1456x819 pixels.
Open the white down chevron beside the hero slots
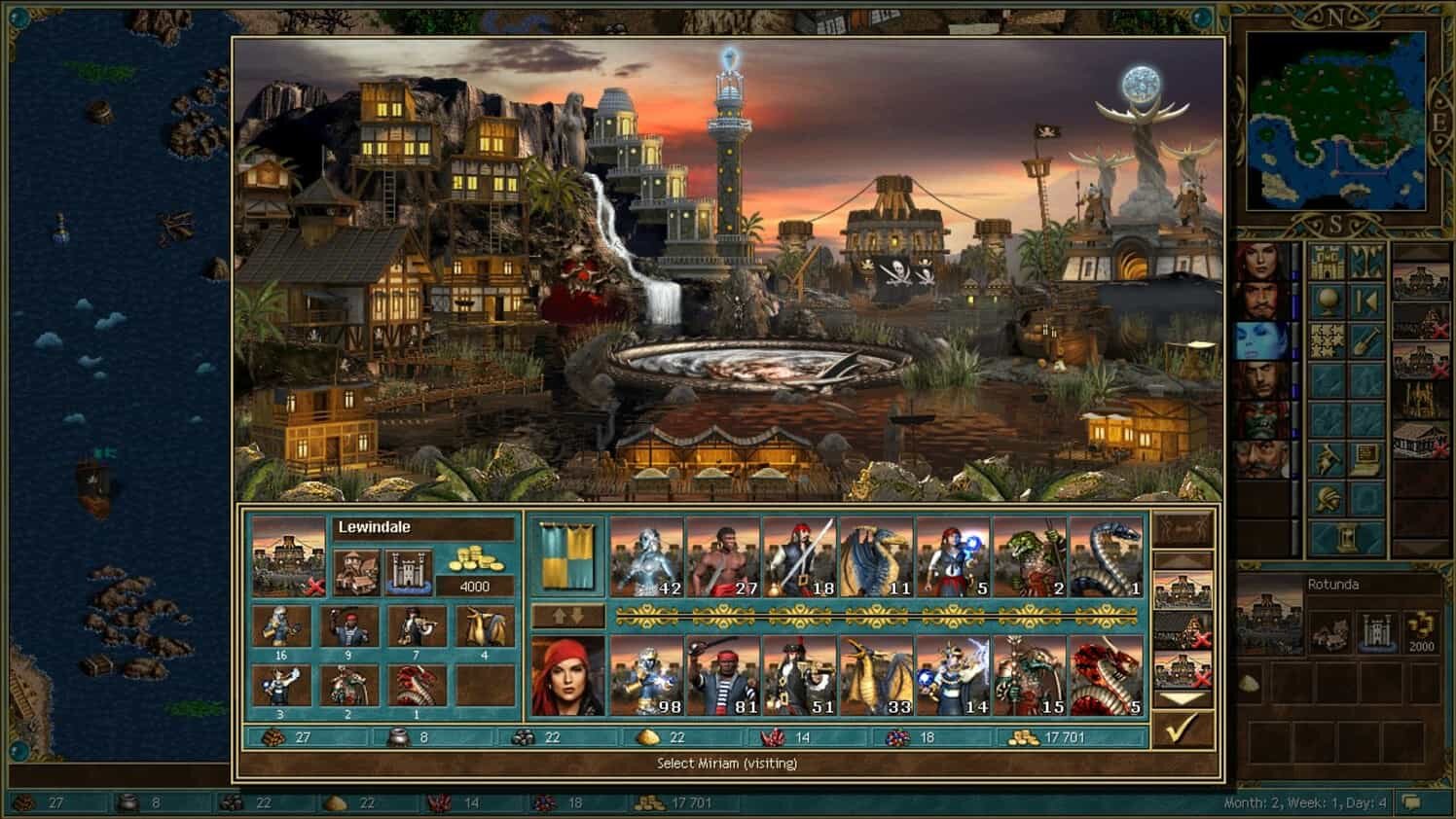[1180, 697]
